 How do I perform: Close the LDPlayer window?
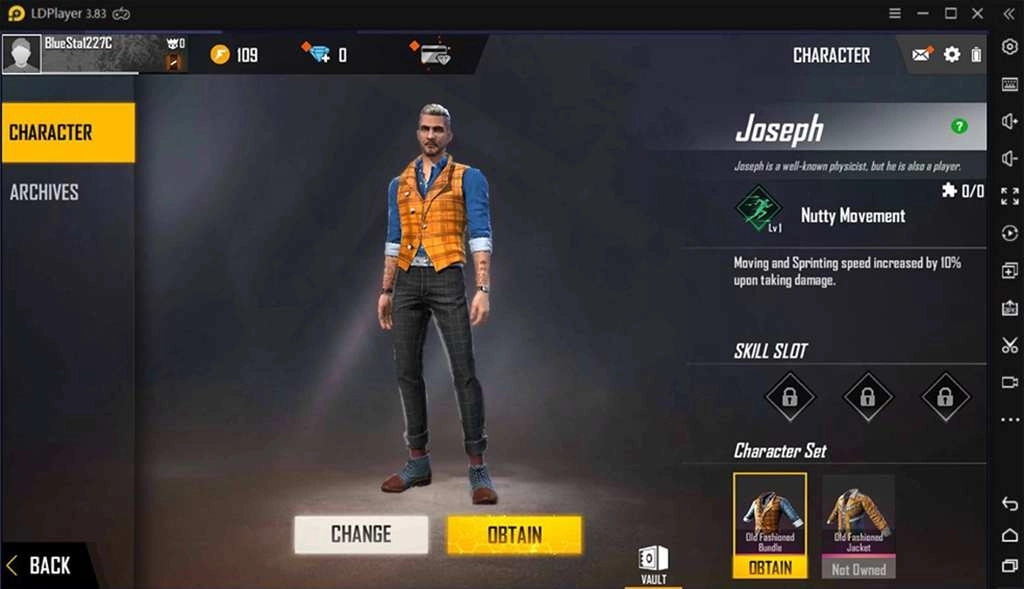[978, 13]
